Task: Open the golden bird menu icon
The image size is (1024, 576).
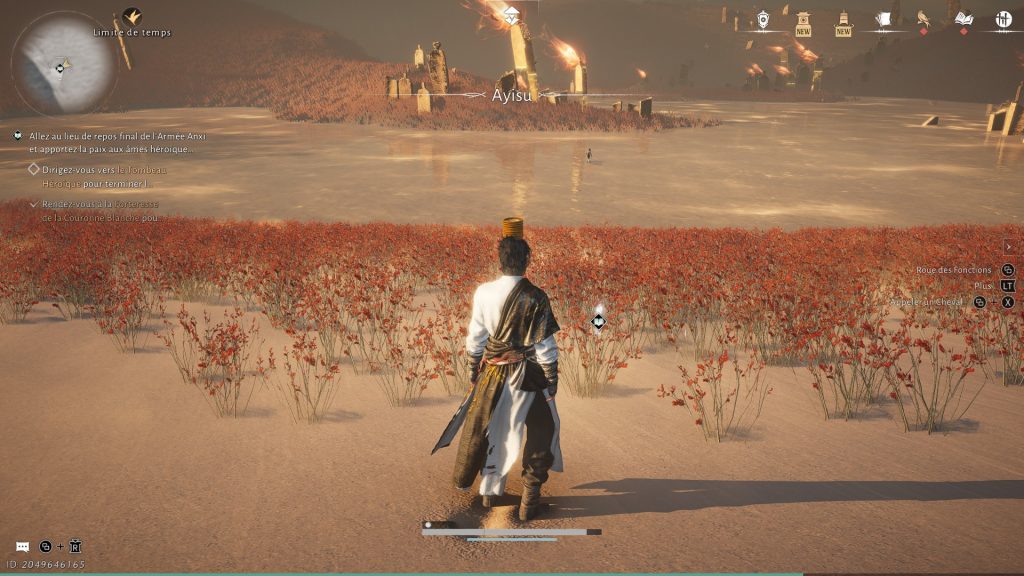Action: [x=923, y=18]
